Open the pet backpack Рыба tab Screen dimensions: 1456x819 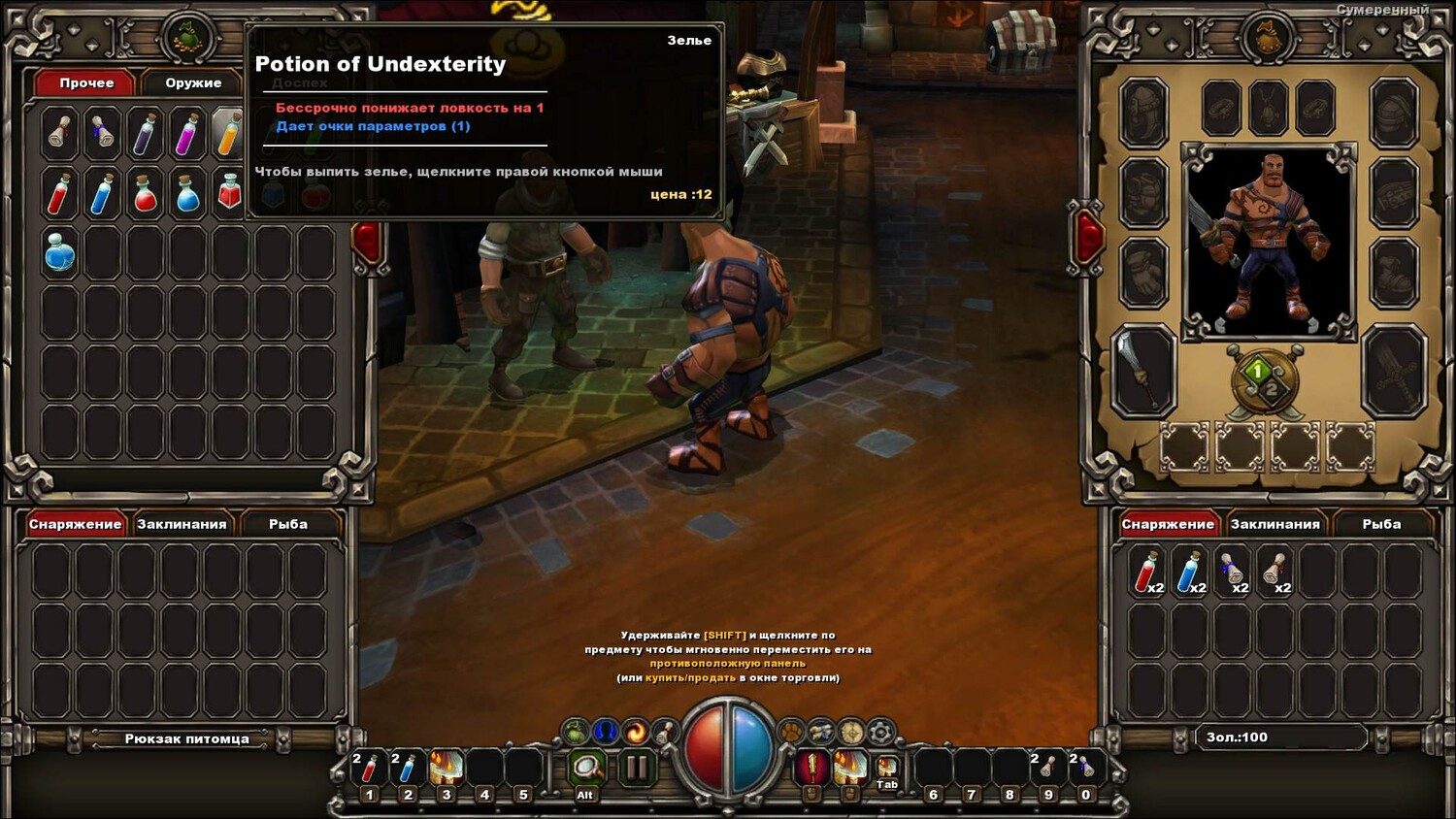[287, 524]
